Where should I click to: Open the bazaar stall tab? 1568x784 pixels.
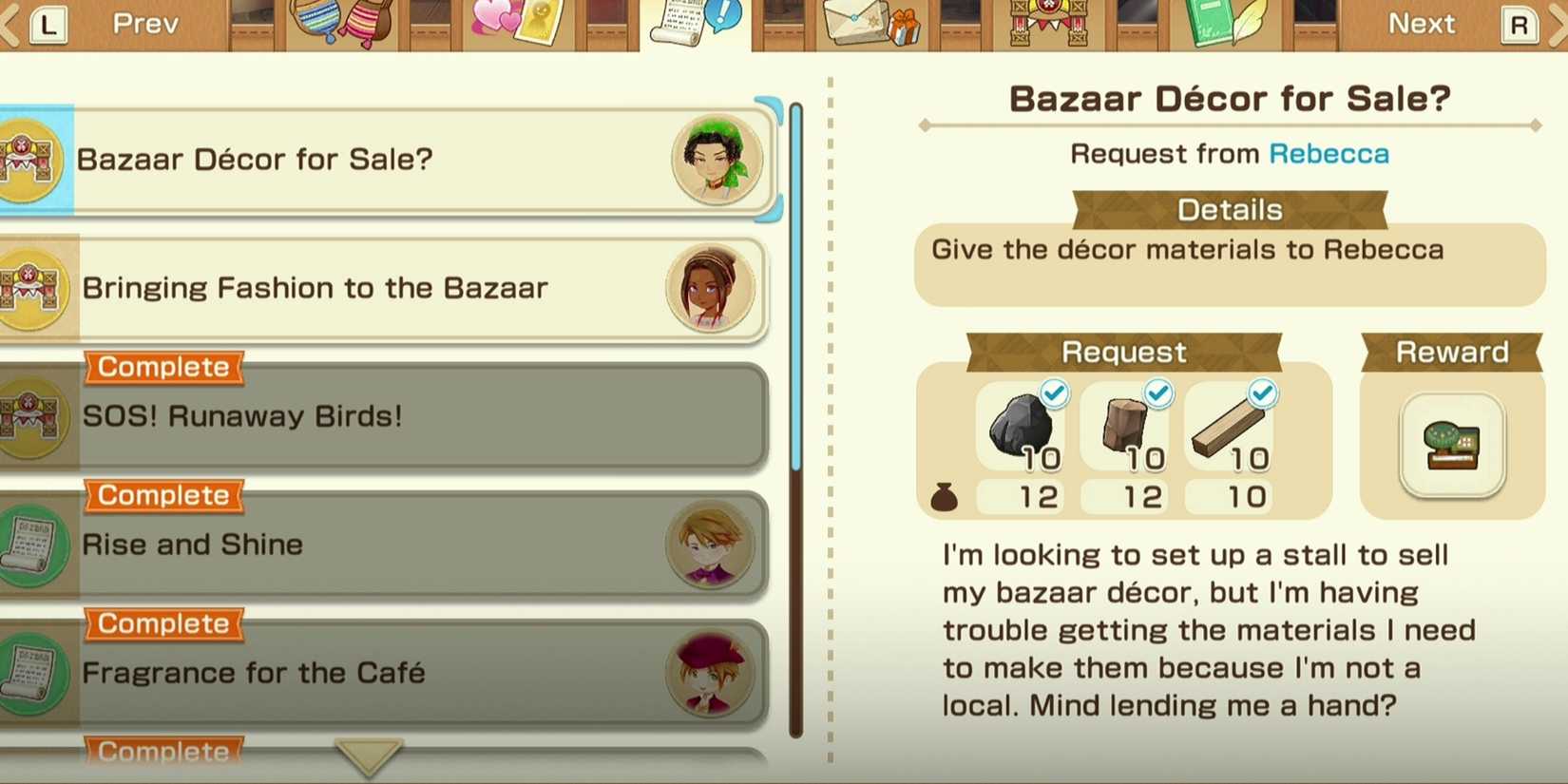(1047, 23)
